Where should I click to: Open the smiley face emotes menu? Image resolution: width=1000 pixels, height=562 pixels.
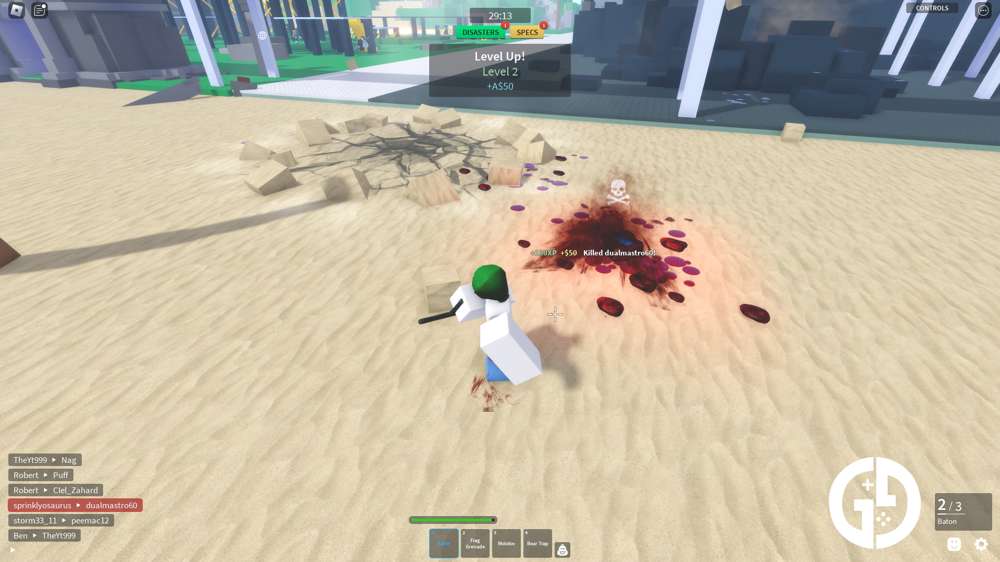pyautogui.click(x=954, y=544)
